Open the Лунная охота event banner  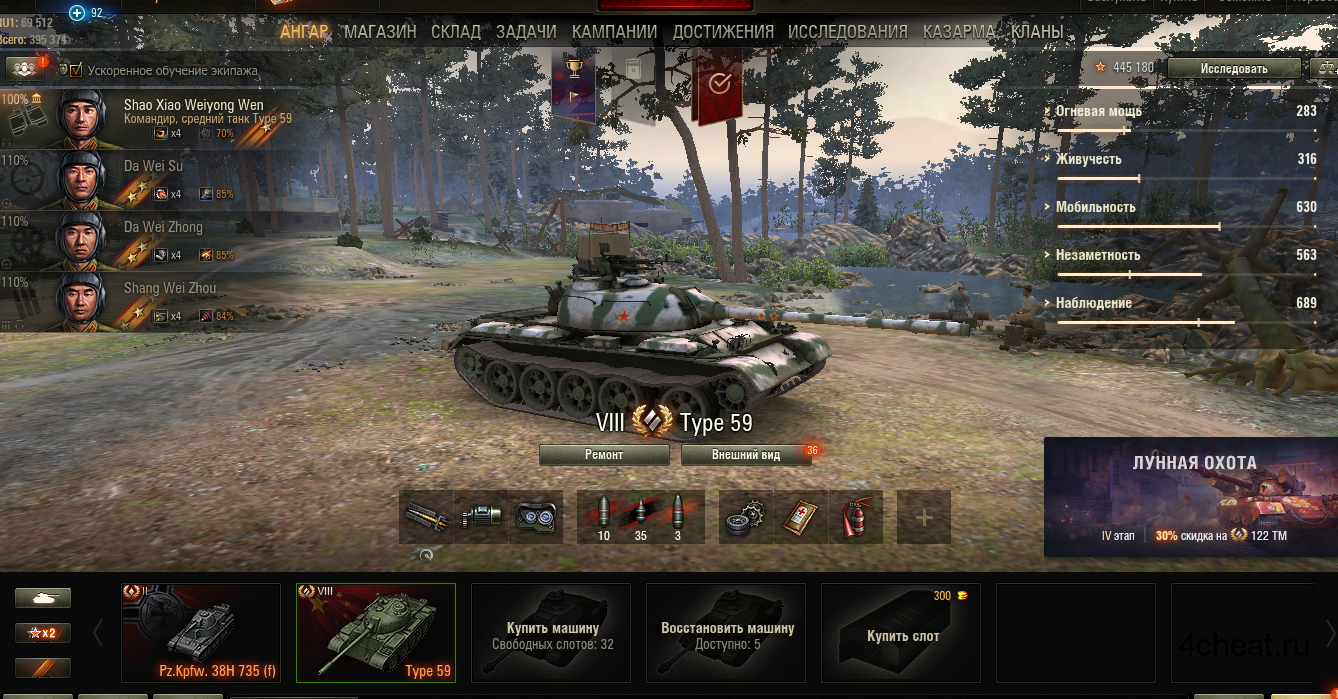click(x=1190, y=497)
